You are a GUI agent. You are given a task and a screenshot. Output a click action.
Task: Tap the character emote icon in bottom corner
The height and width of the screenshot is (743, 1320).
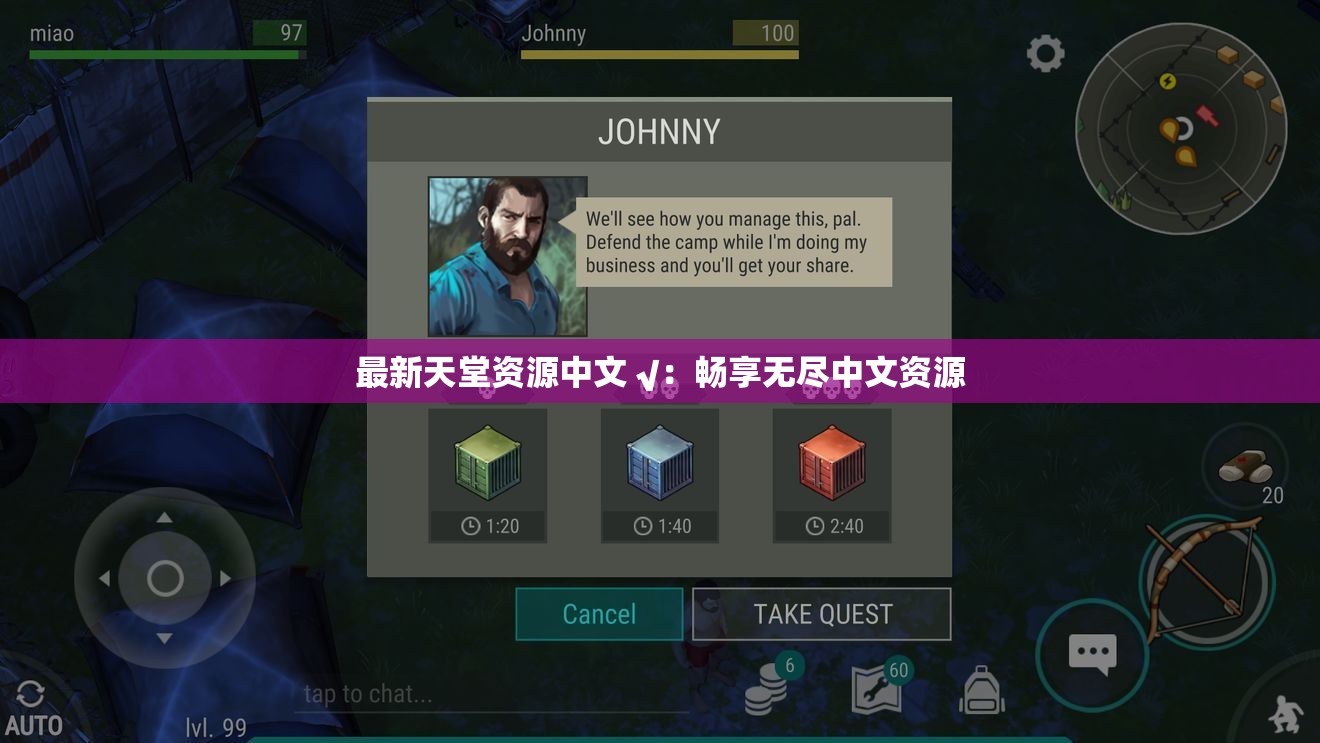[x=1285, y=710]
